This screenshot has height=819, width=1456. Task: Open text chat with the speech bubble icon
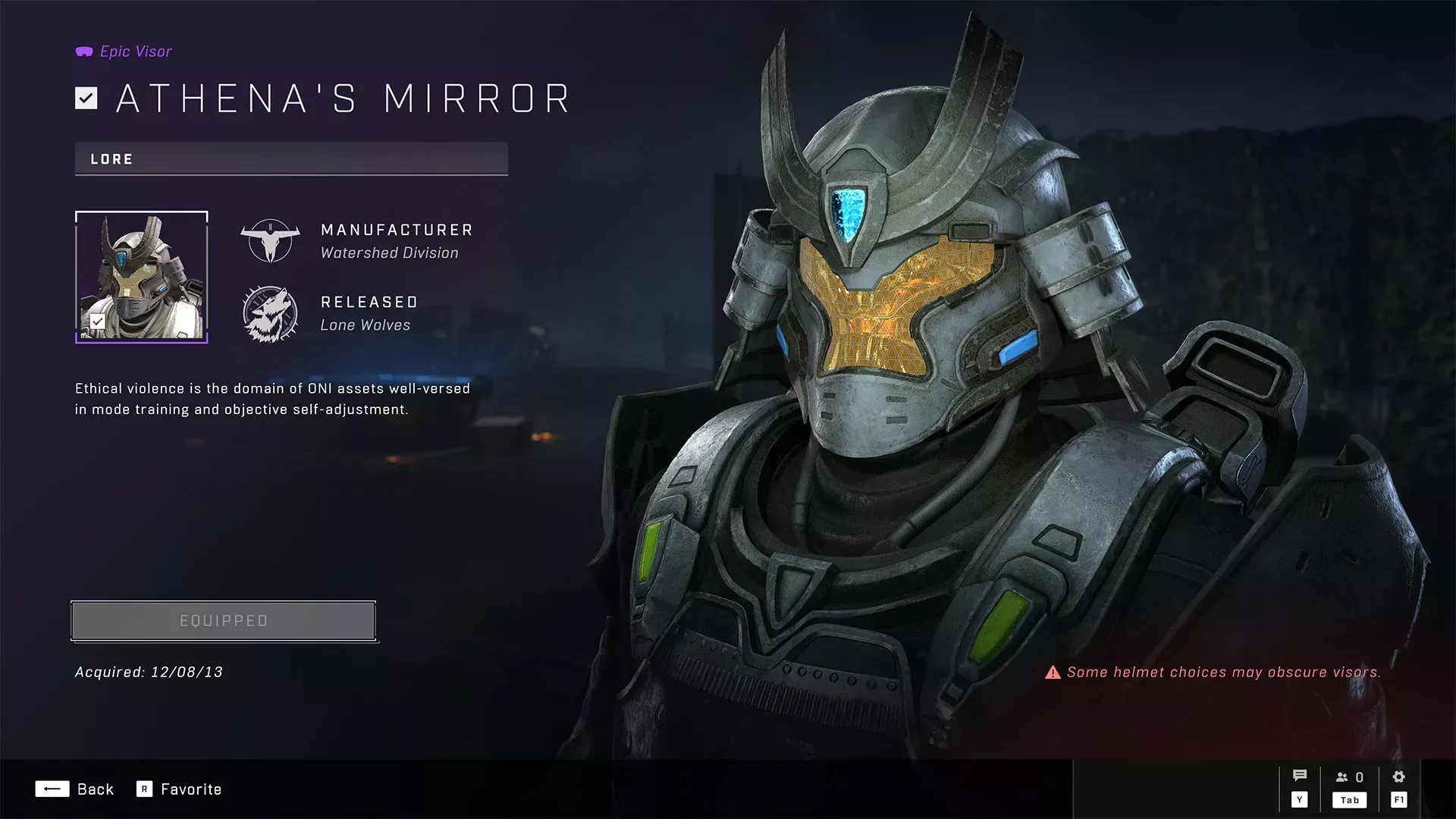(x=1299, y=775)
